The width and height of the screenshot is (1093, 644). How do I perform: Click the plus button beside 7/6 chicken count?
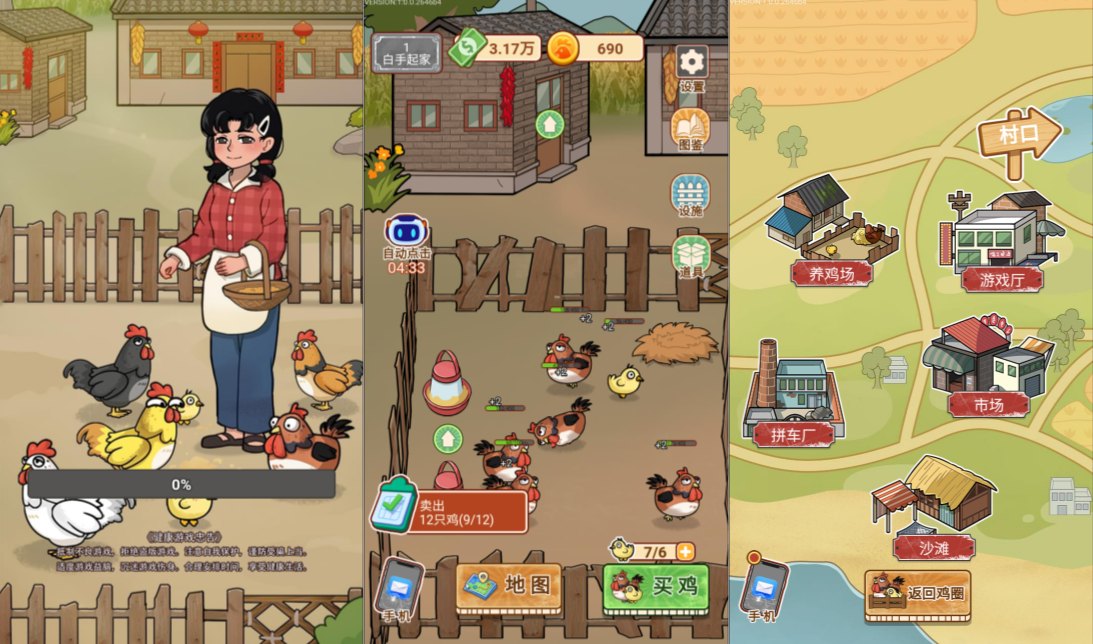[x=685, y=551]
